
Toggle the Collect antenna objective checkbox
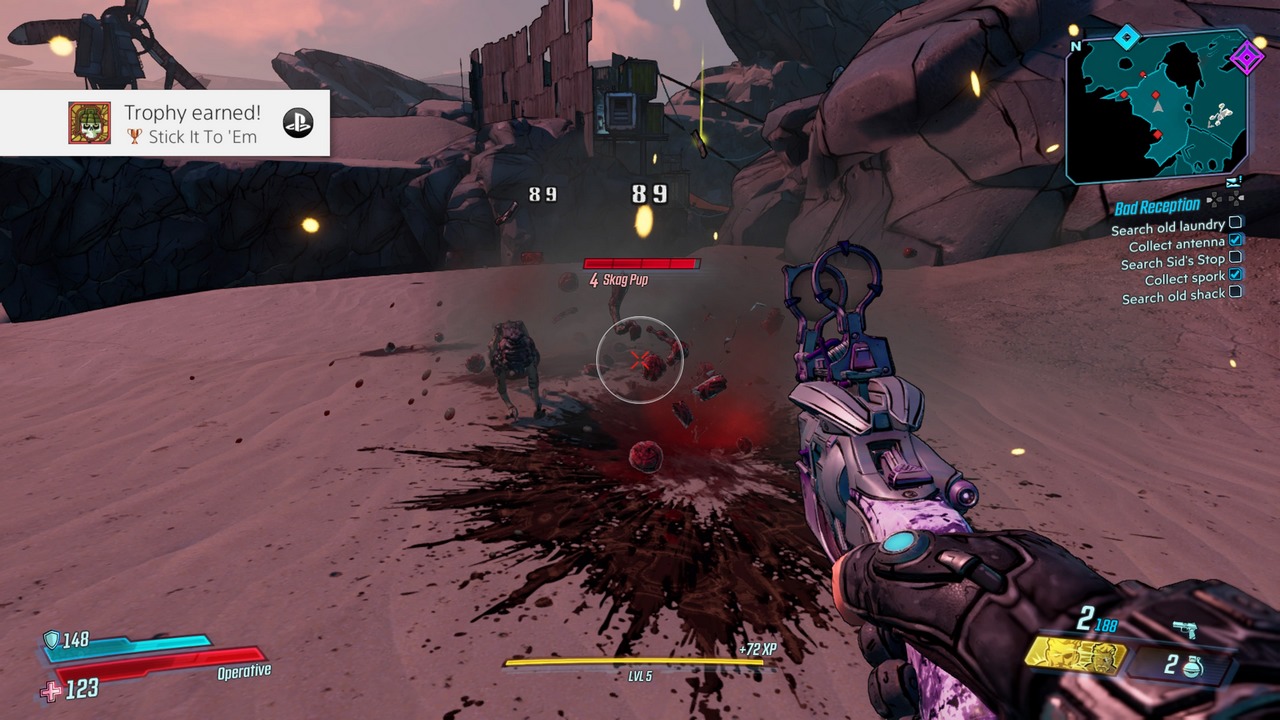[1236, 240]
